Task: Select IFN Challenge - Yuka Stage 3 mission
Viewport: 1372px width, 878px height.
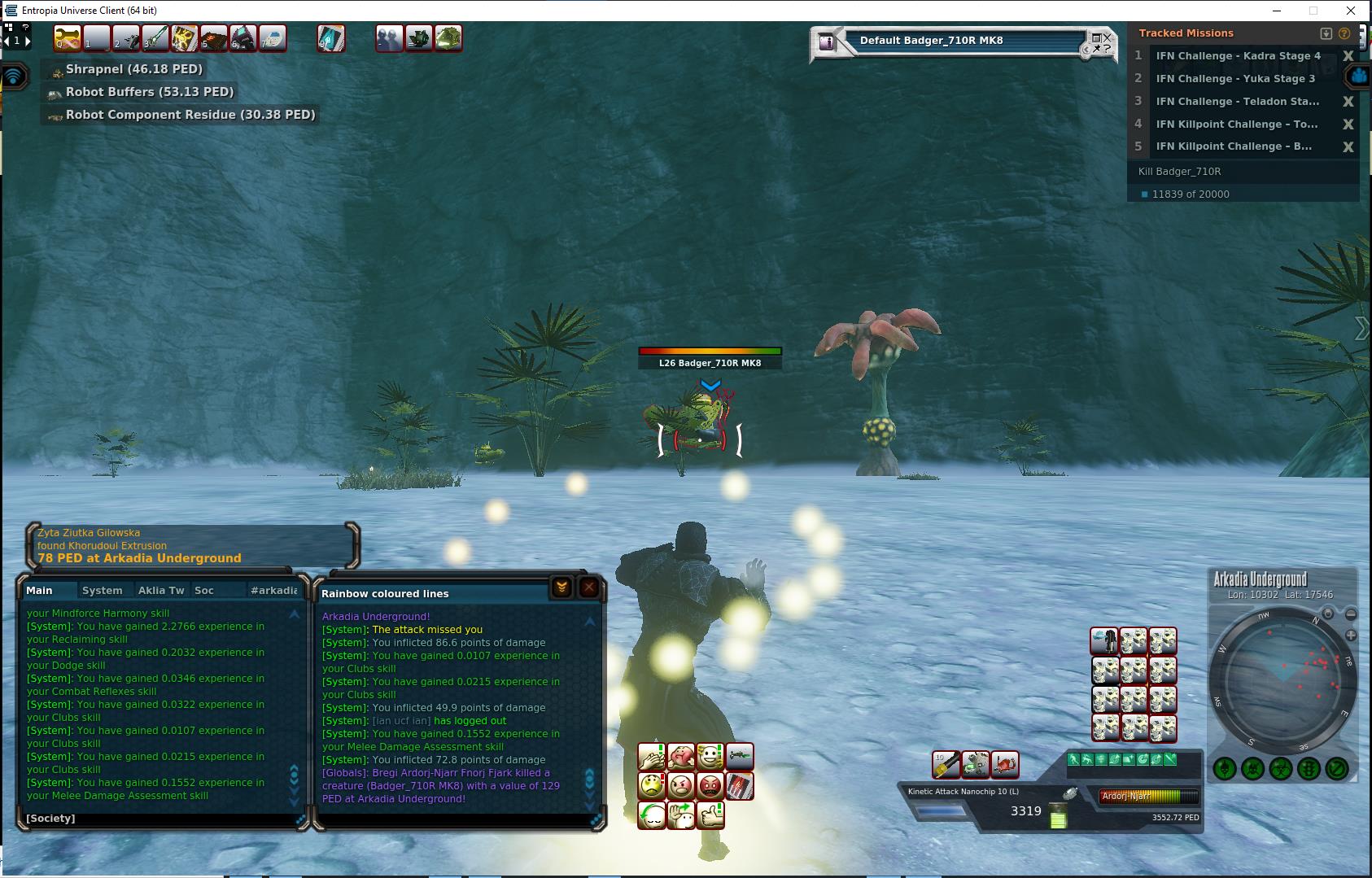Action: point(1235,79)
